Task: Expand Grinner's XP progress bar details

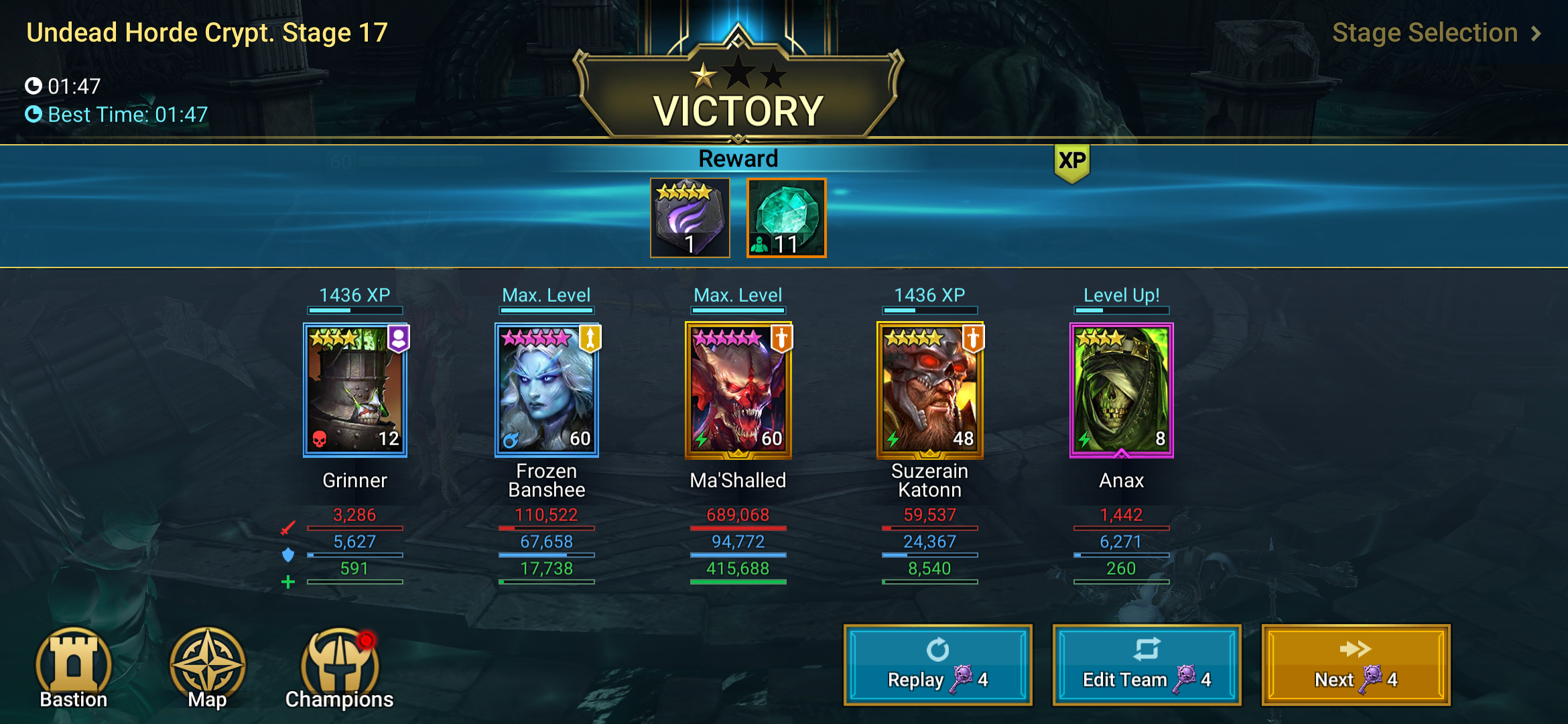Action: coord(354,309)
